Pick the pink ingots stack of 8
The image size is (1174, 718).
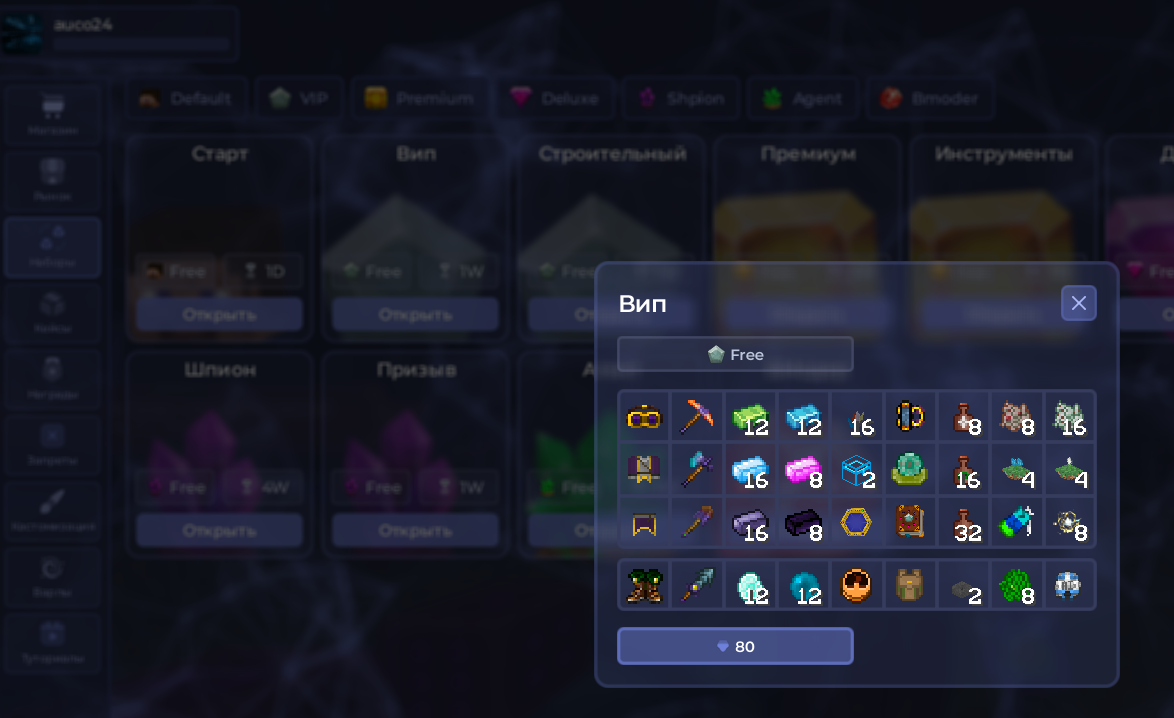click(803, 470)
